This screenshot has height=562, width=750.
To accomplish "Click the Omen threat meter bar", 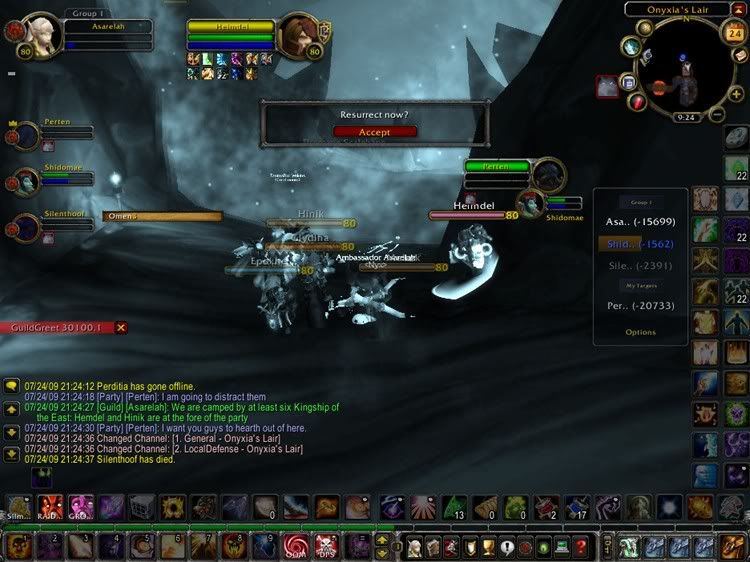I will (162, 216).
